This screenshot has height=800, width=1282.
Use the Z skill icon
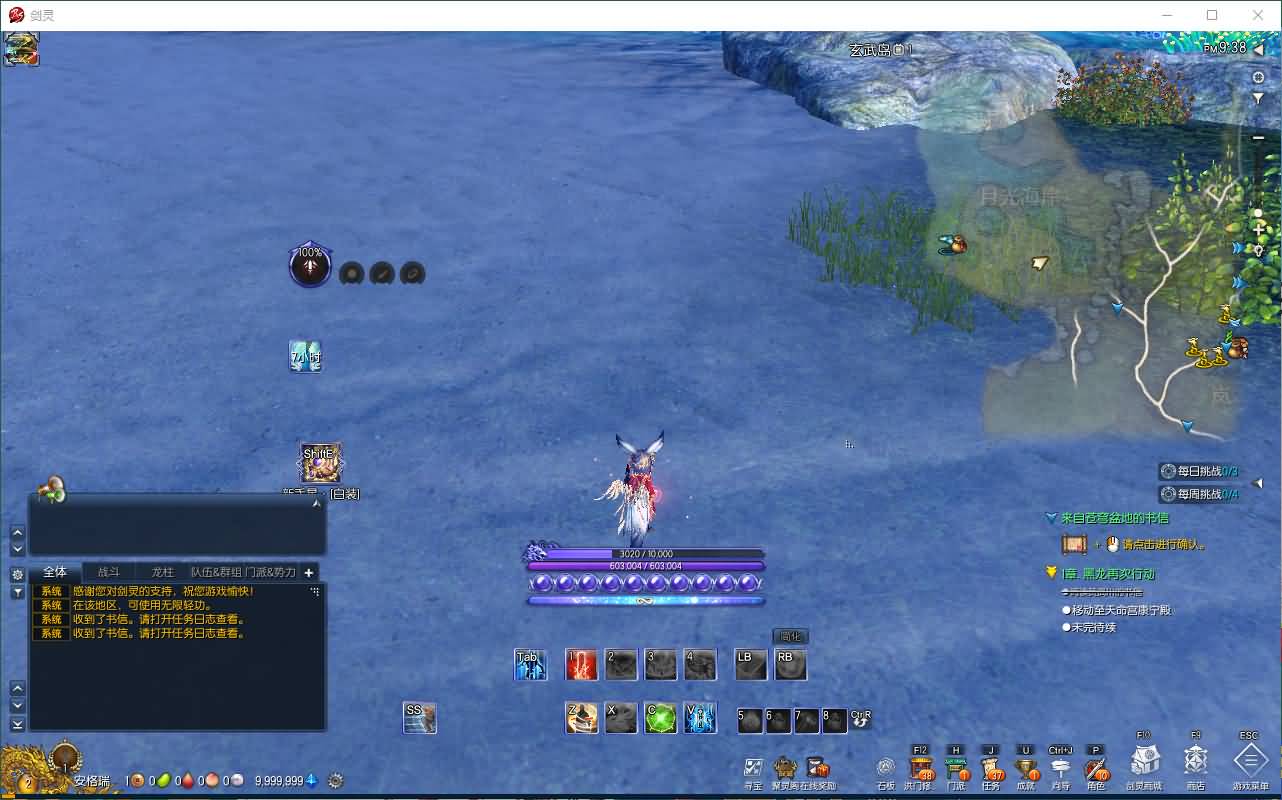pos(582,718)
